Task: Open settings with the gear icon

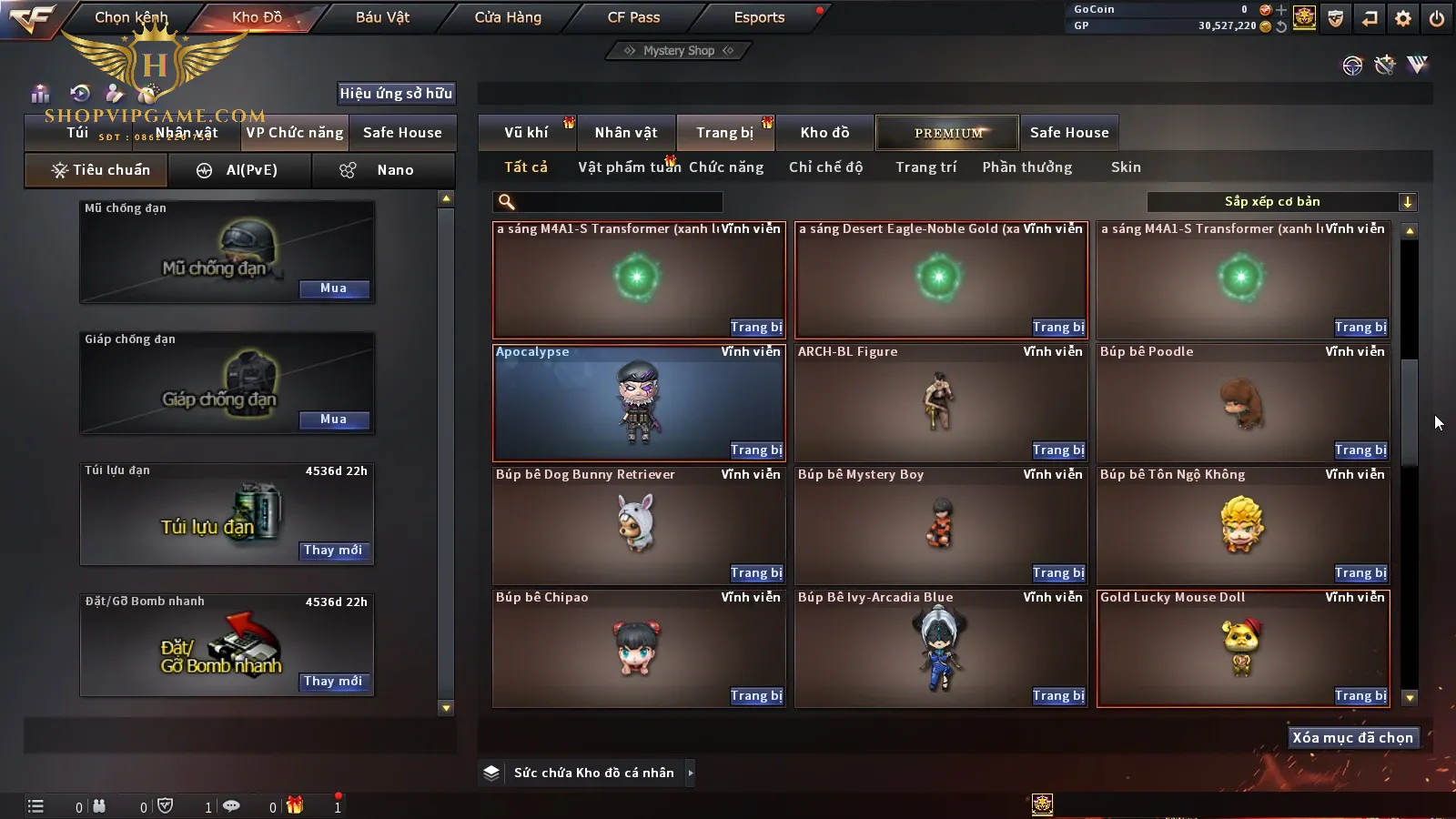Action: pyautogui.click(x=1403, y=18)
